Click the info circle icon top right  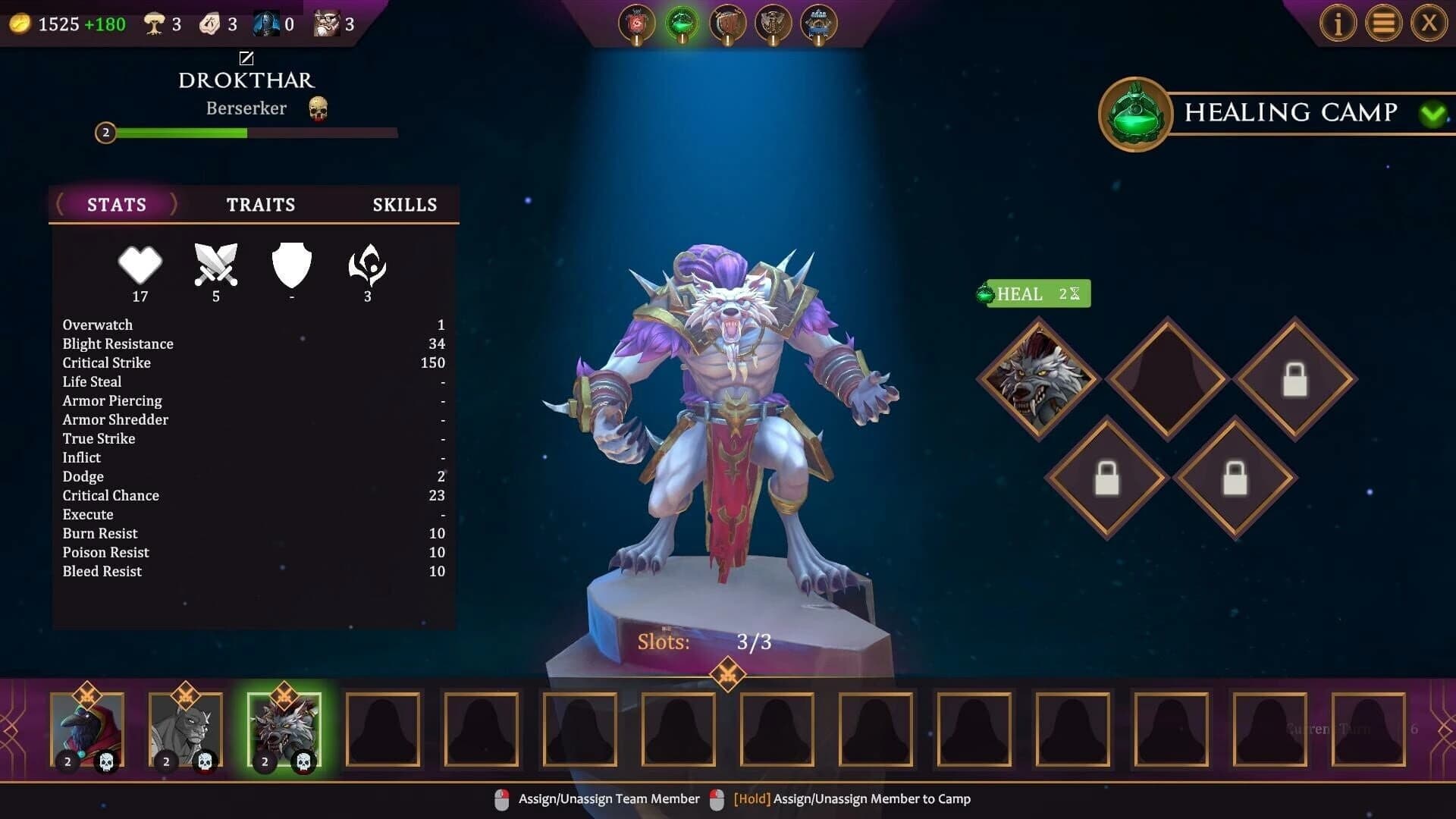coord(1338,23)
